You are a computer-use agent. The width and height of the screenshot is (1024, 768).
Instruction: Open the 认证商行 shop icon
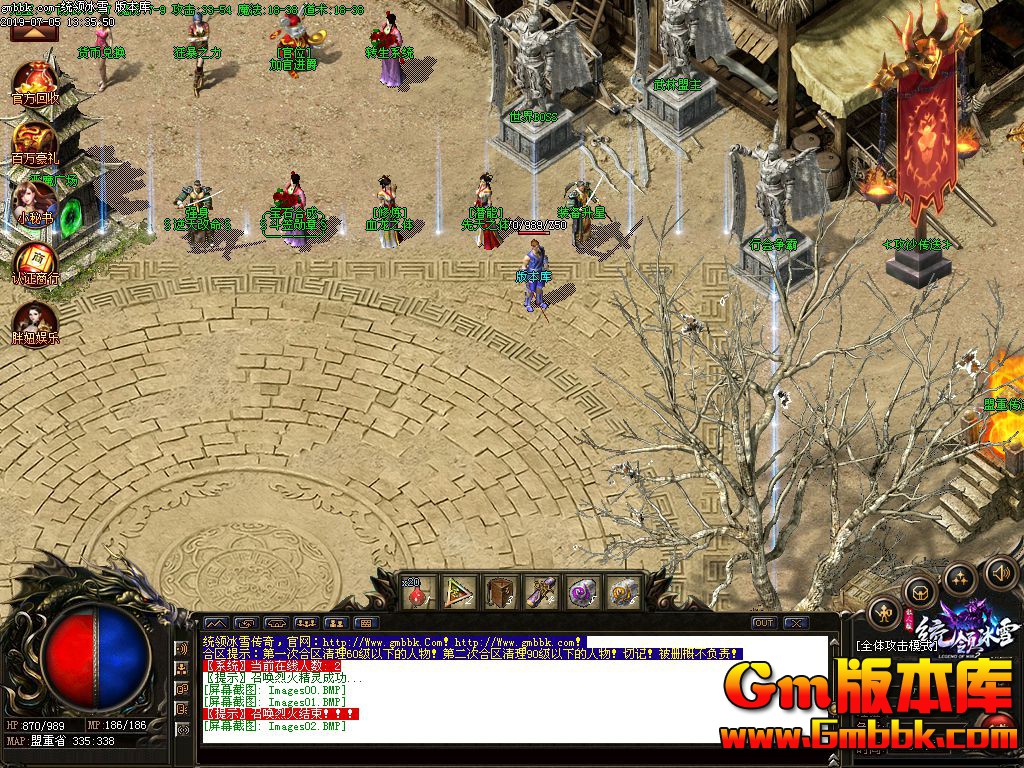coord(35,259)
